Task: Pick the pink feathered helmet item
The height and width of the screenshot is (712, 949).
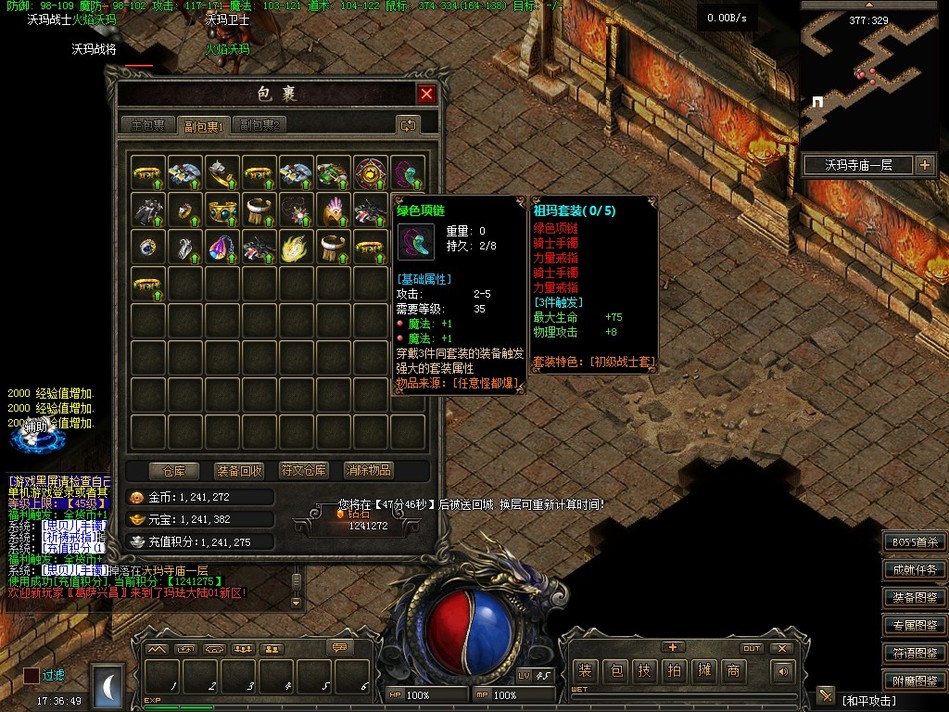Action: 333,209
